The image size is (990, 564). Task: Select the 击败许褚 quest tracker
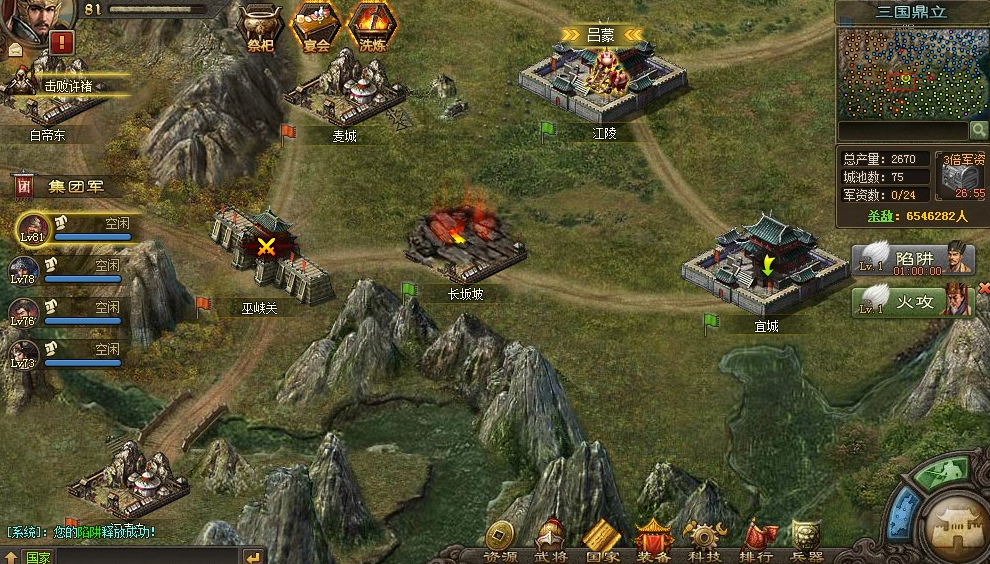[70, 86]
